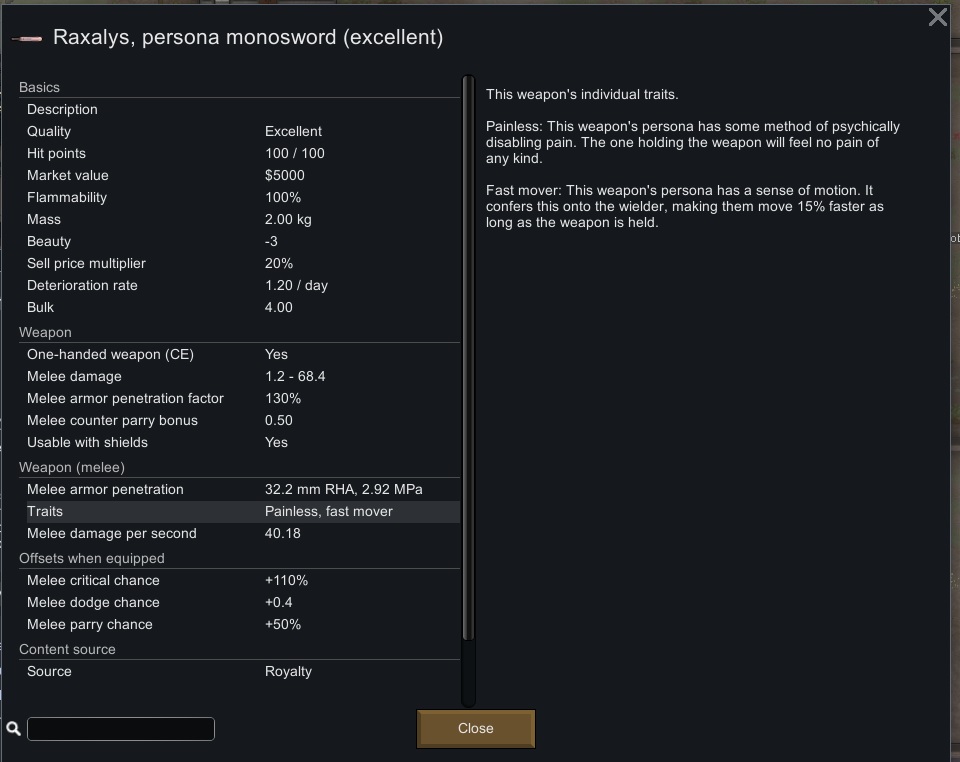This screenshot has height=762, width=960.
Task: Dismiss the window using the X icon
Action: coord(937,17)
